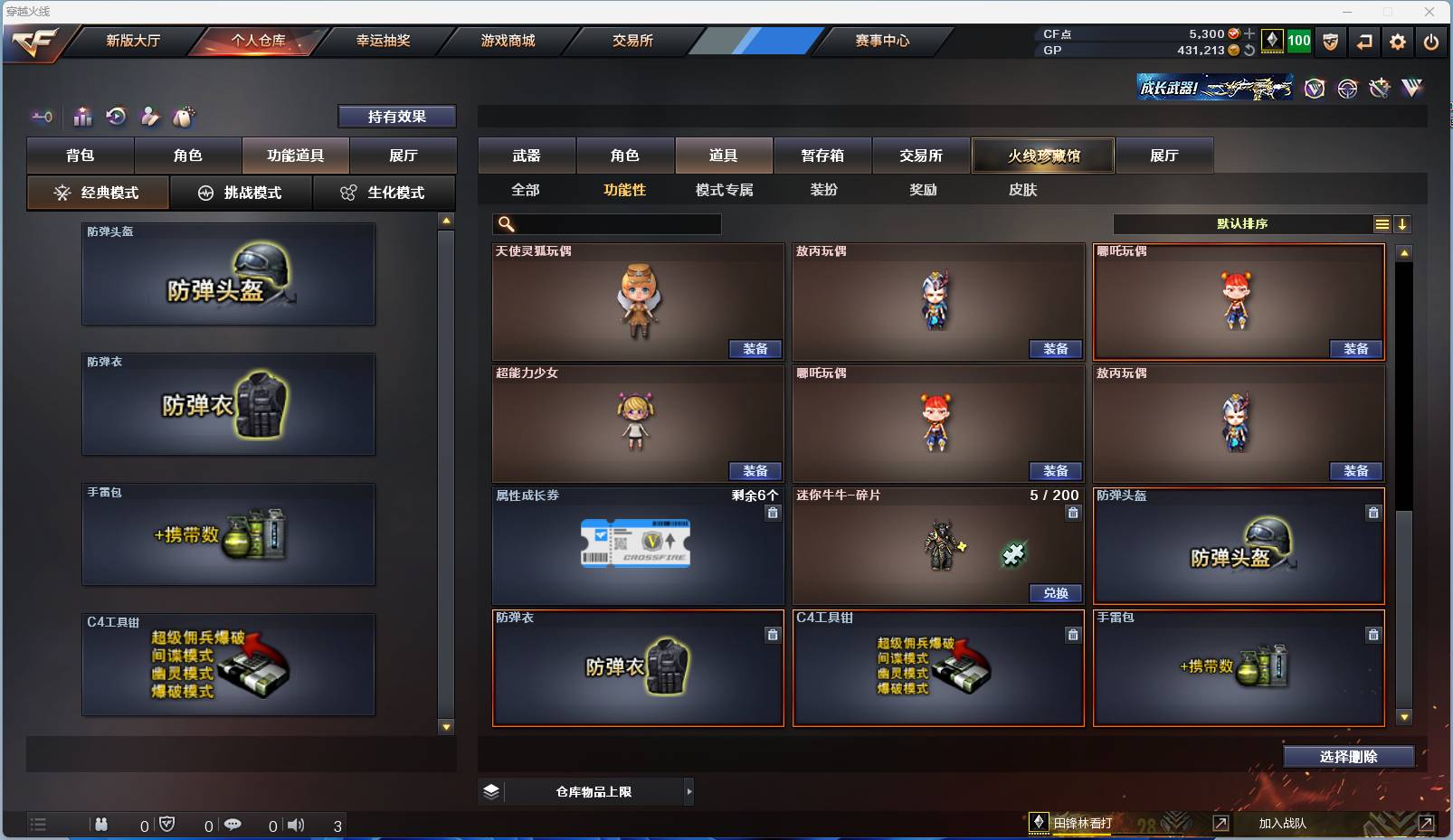Mute the in-game sound via speaker icon
The height and width of the screenshot is (840, 1453).
pyautogui.click(x=296, y=824)
